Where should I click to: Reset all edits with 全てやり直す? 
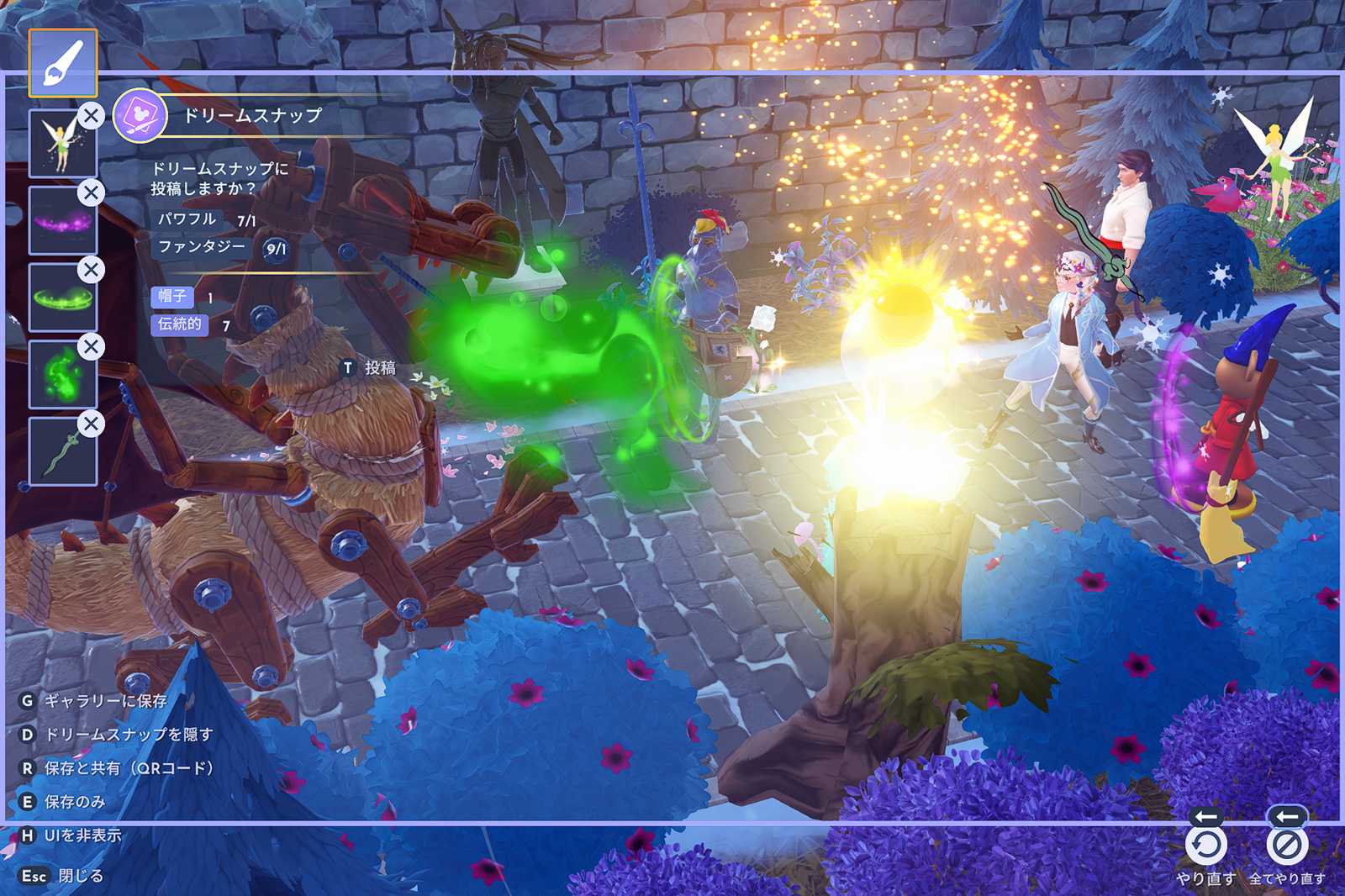coord(1286,846)
